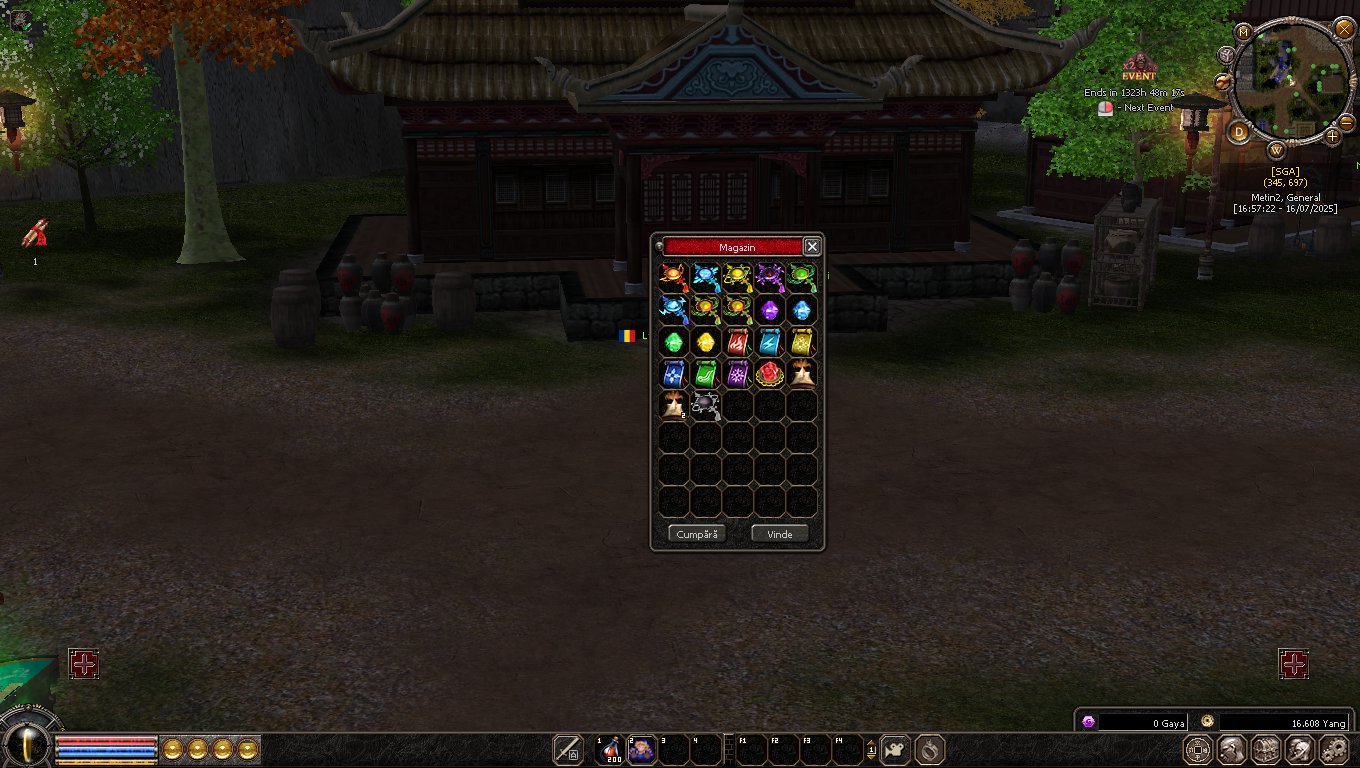Viewport: 1360px width, 768px height.
Task: Choose the purple snowflake scroll
Action: [x=738, y=374]
